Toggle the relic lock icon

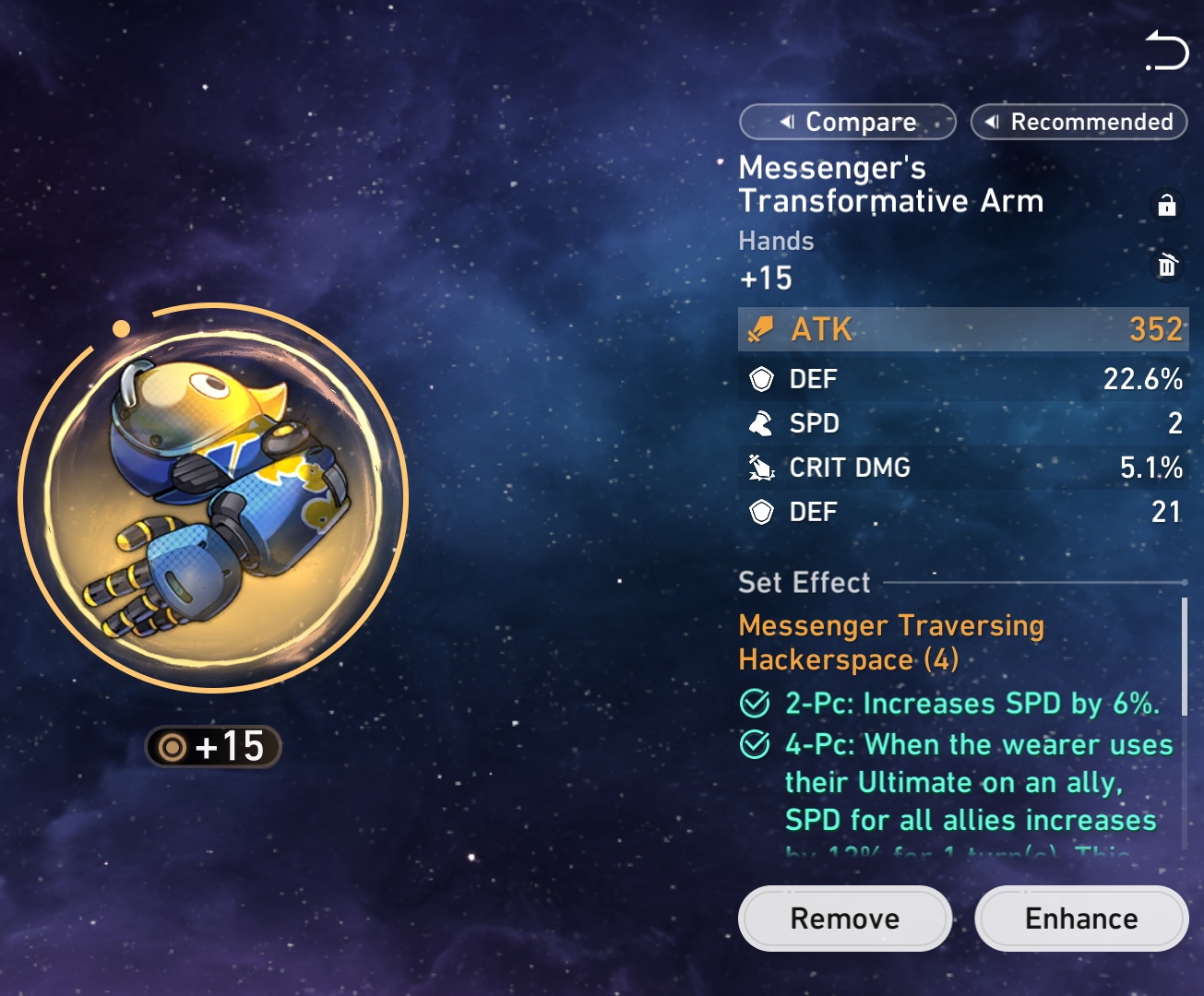coord(1166,205)
